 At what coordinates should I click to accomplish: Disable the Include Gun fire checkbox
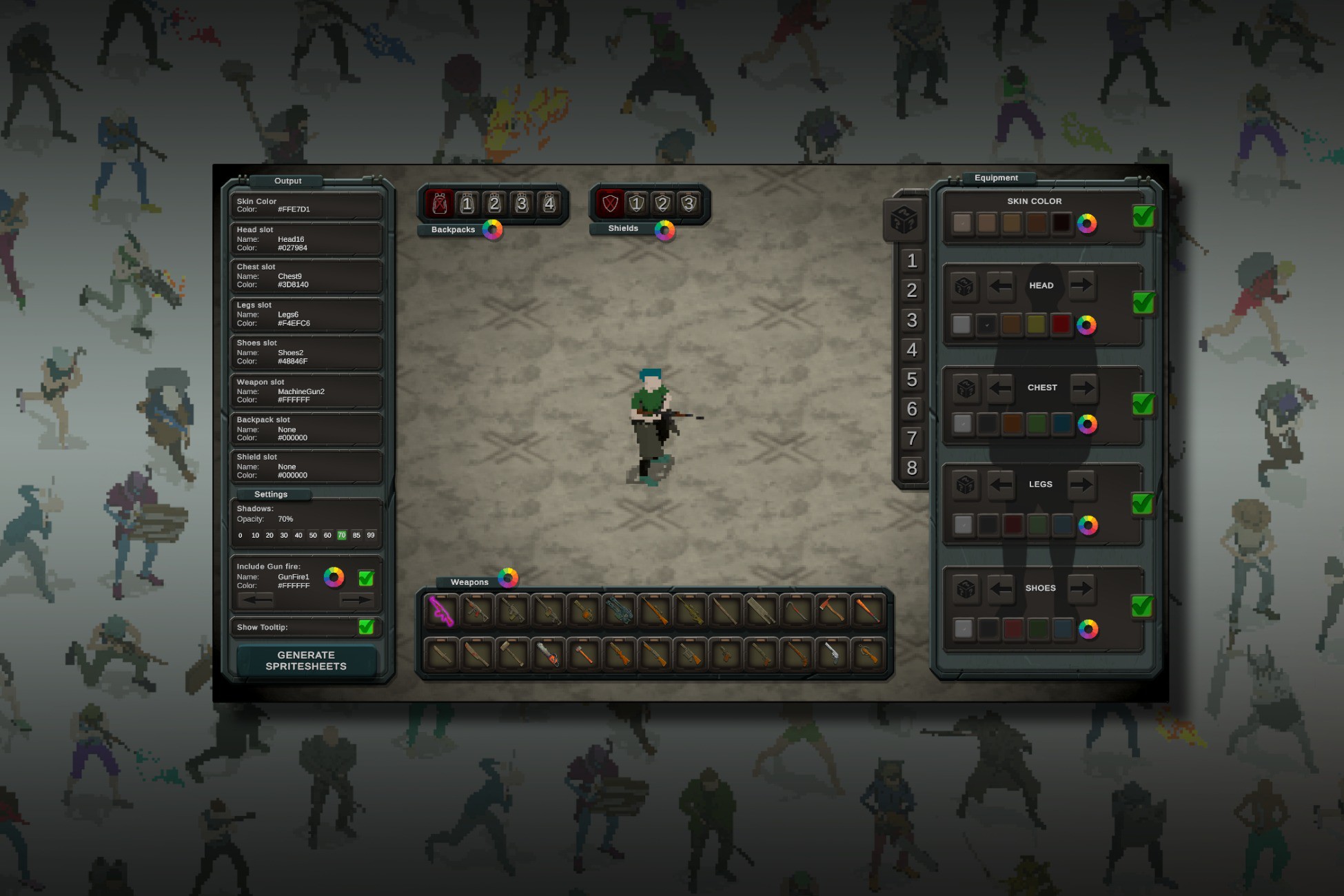(367, 577)
